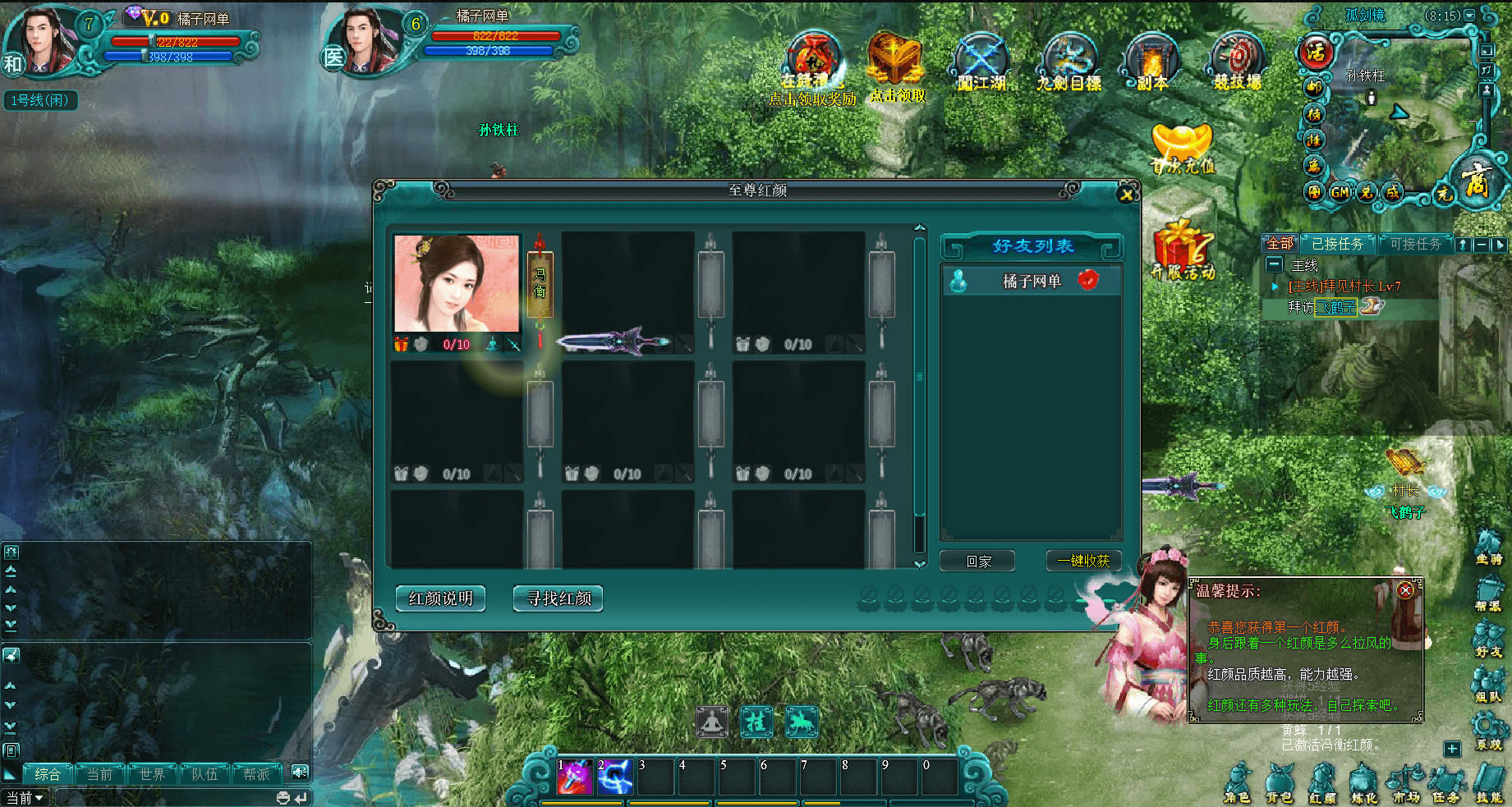Screen dimensions: 1512x807
Task: Use the skill in hotbar slot 1
Action: point(575,777)
